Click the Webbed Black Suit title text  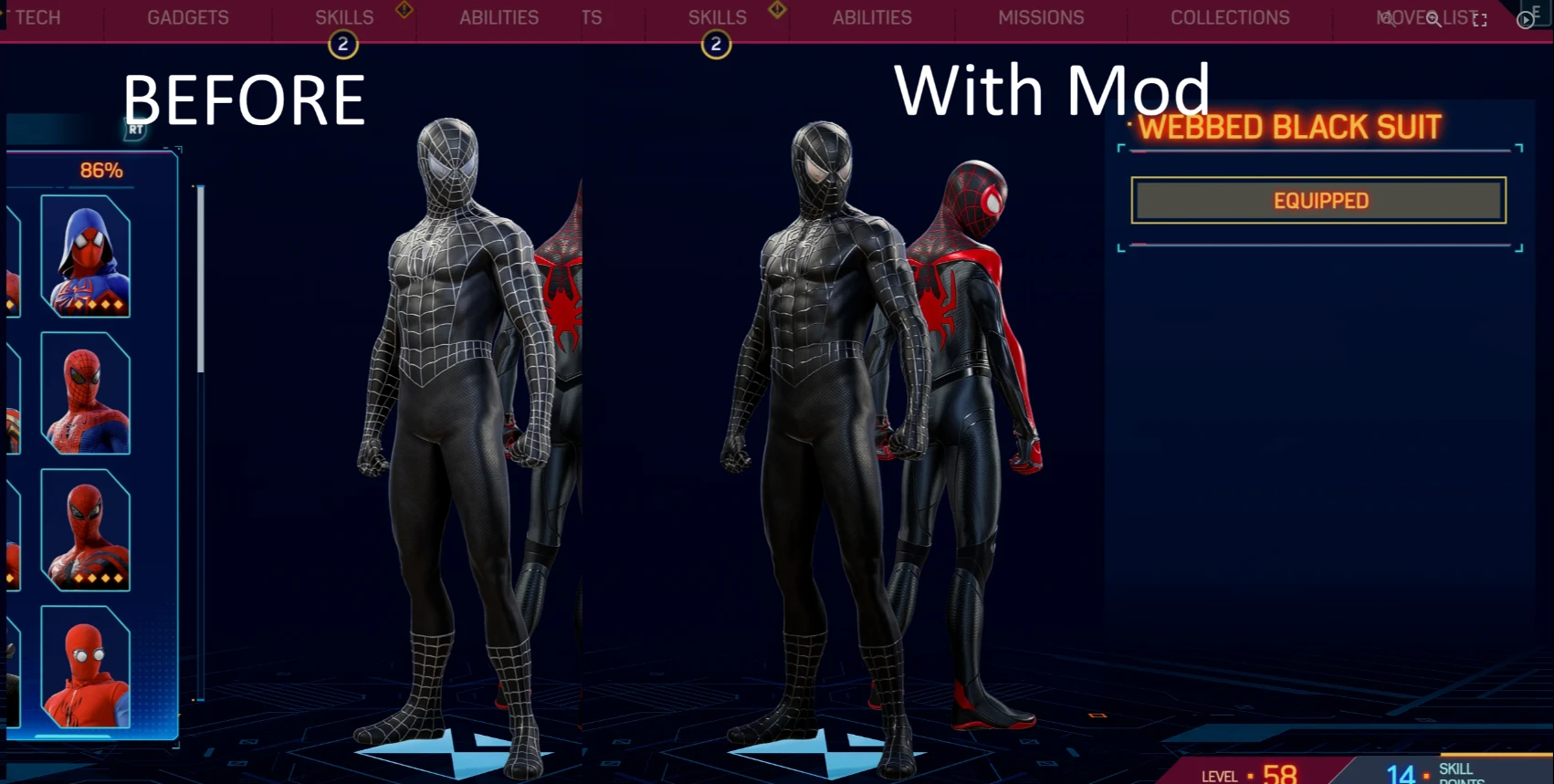(1289, 127)
